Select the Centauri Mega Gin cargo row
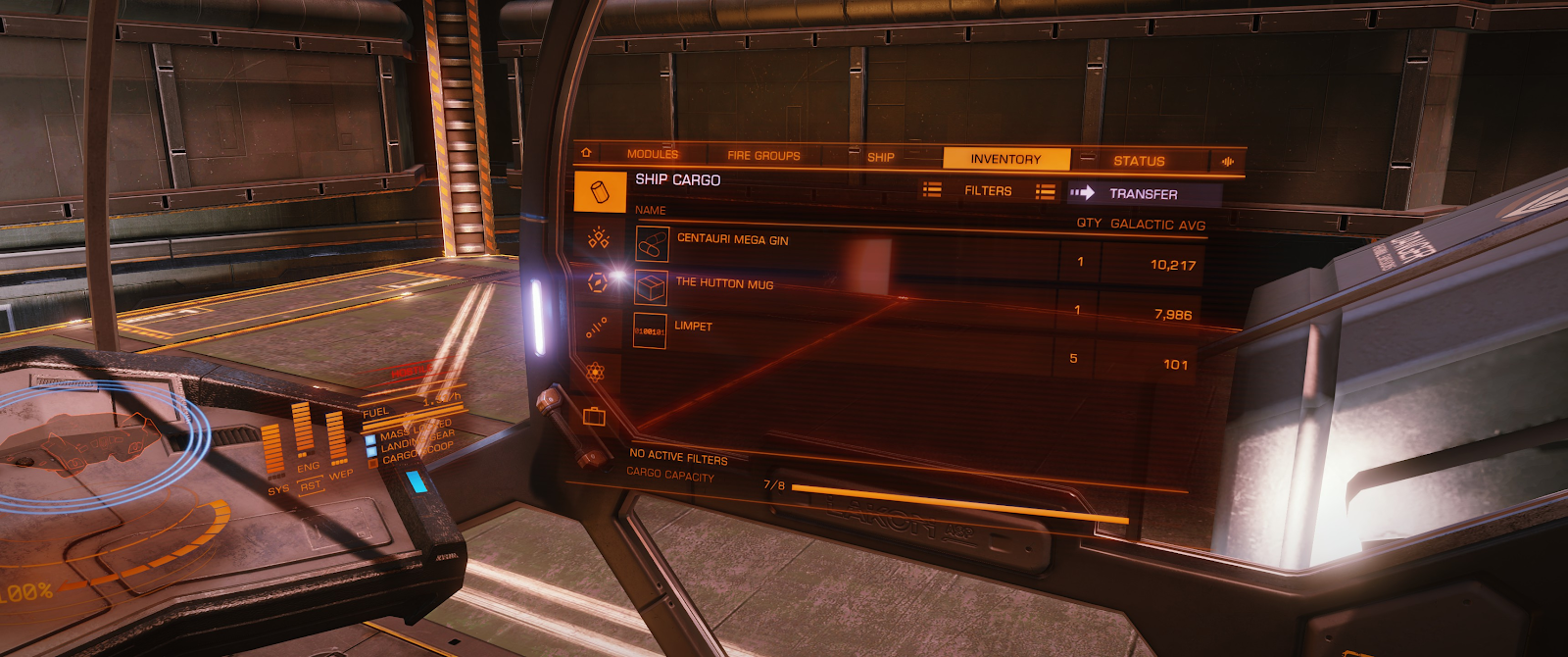The height and width of the screenshot is (657, 1568). (732, 240)
